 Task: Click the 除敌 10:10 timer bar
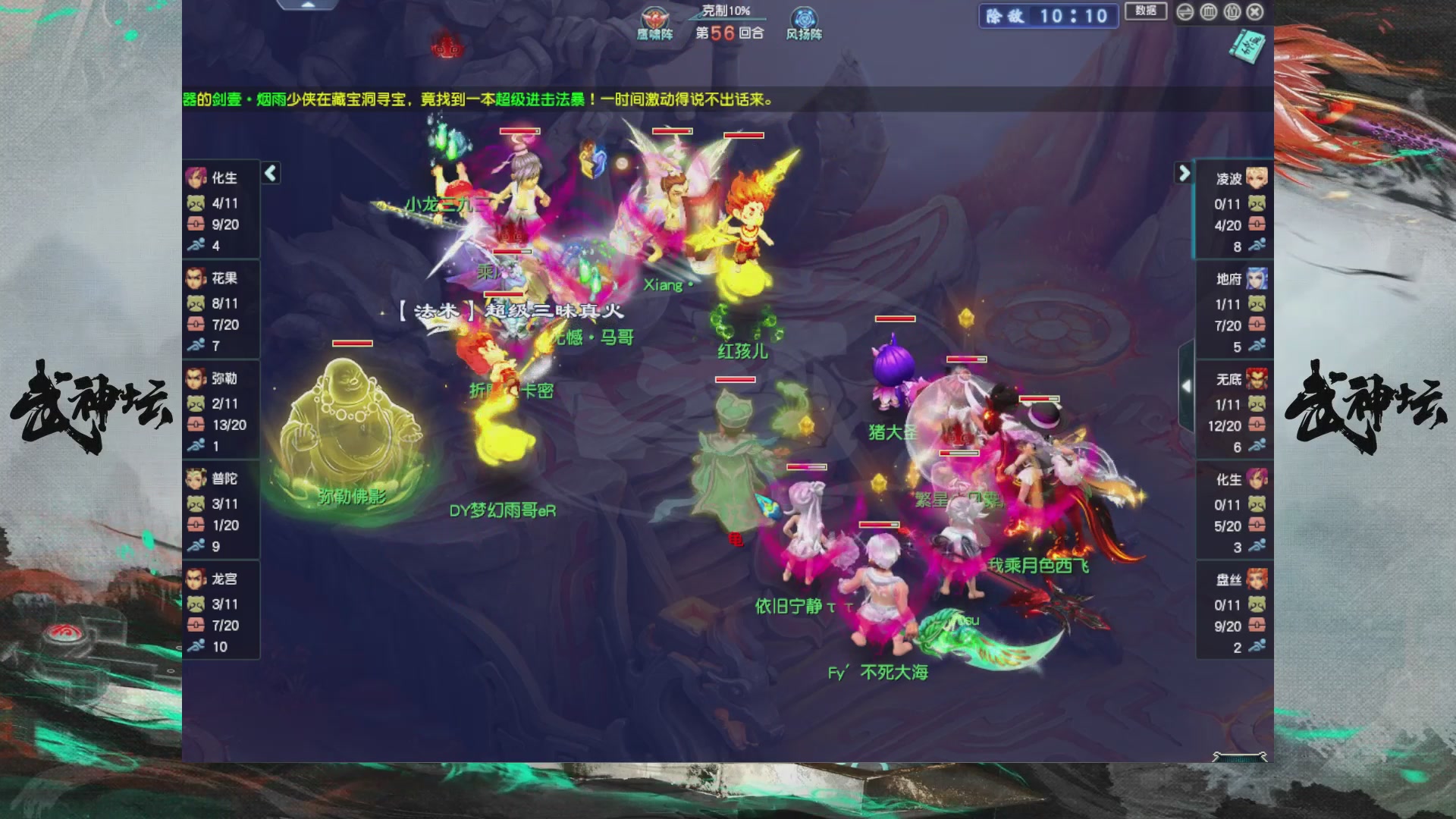click(1046, 17)
